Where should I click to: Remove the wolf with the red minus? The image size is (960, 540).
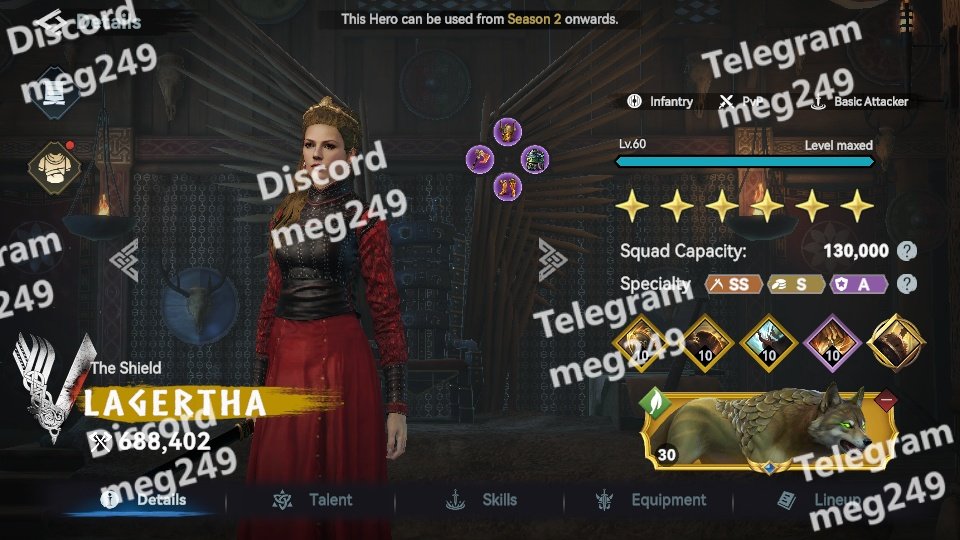click(x=886, y=402)
